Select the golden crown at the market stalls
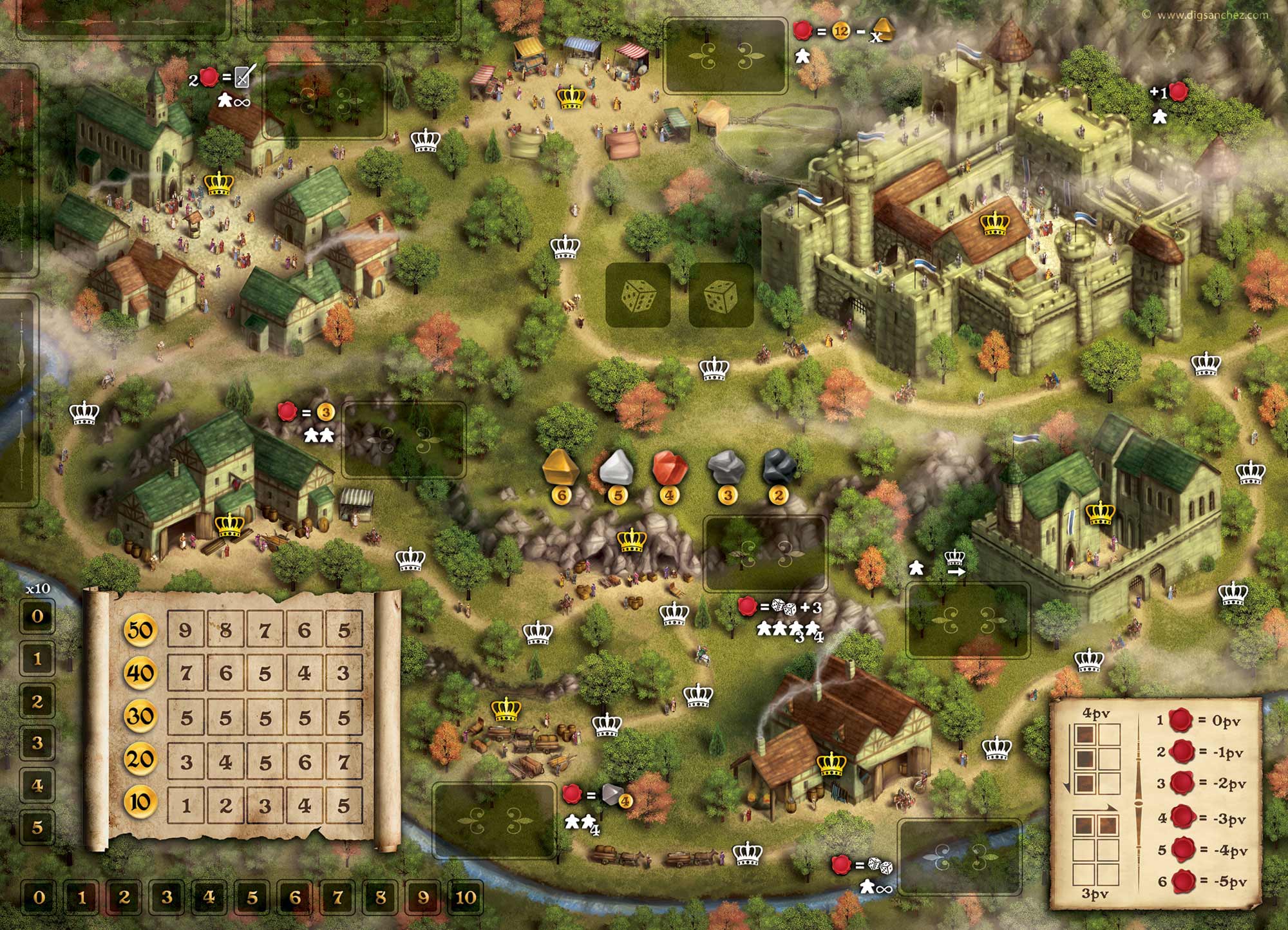Viewport: 1288px width, 930px height. [571, 97]
